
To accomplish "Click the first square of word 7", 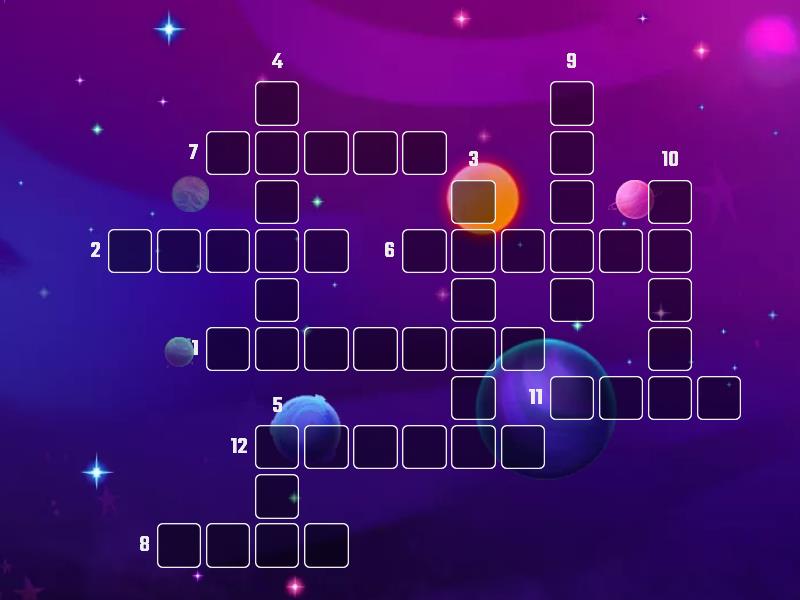I will (228, 153).
